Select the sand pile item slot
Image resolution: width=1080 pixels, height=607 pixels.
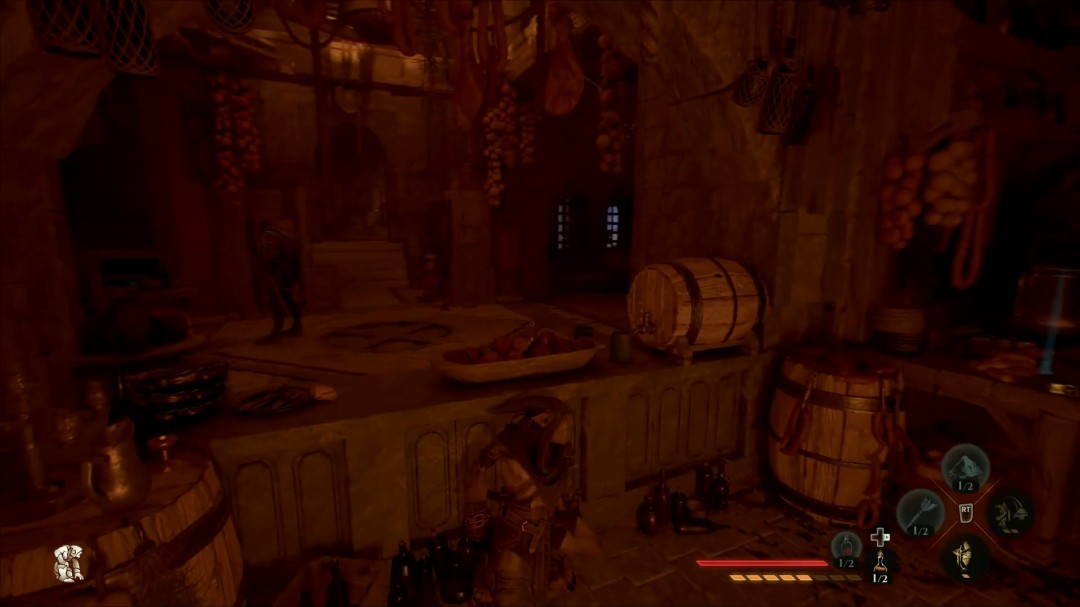point(965,466)
